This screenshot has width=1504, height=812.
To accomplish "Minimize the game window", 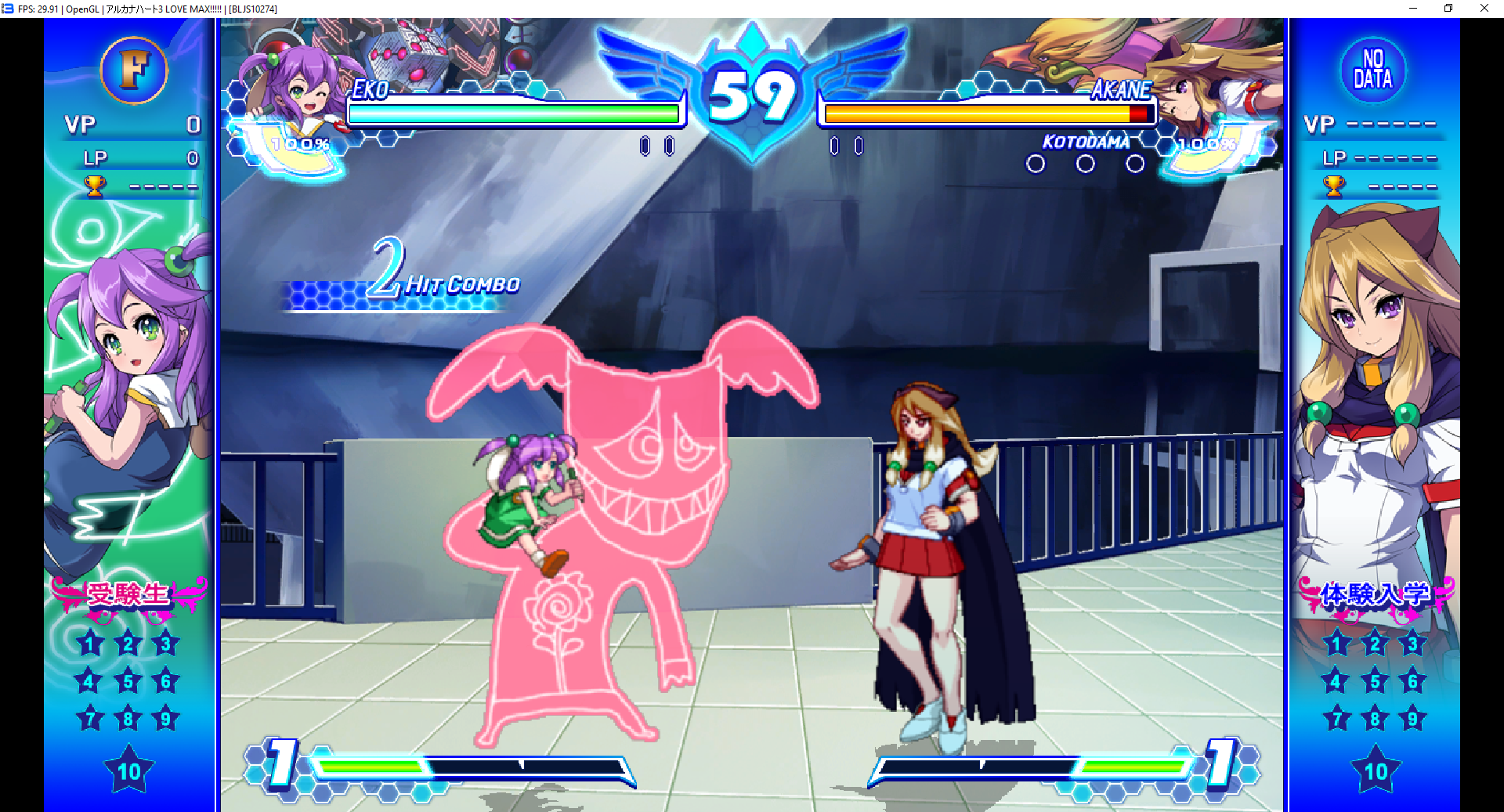I will coord(1413,9).
